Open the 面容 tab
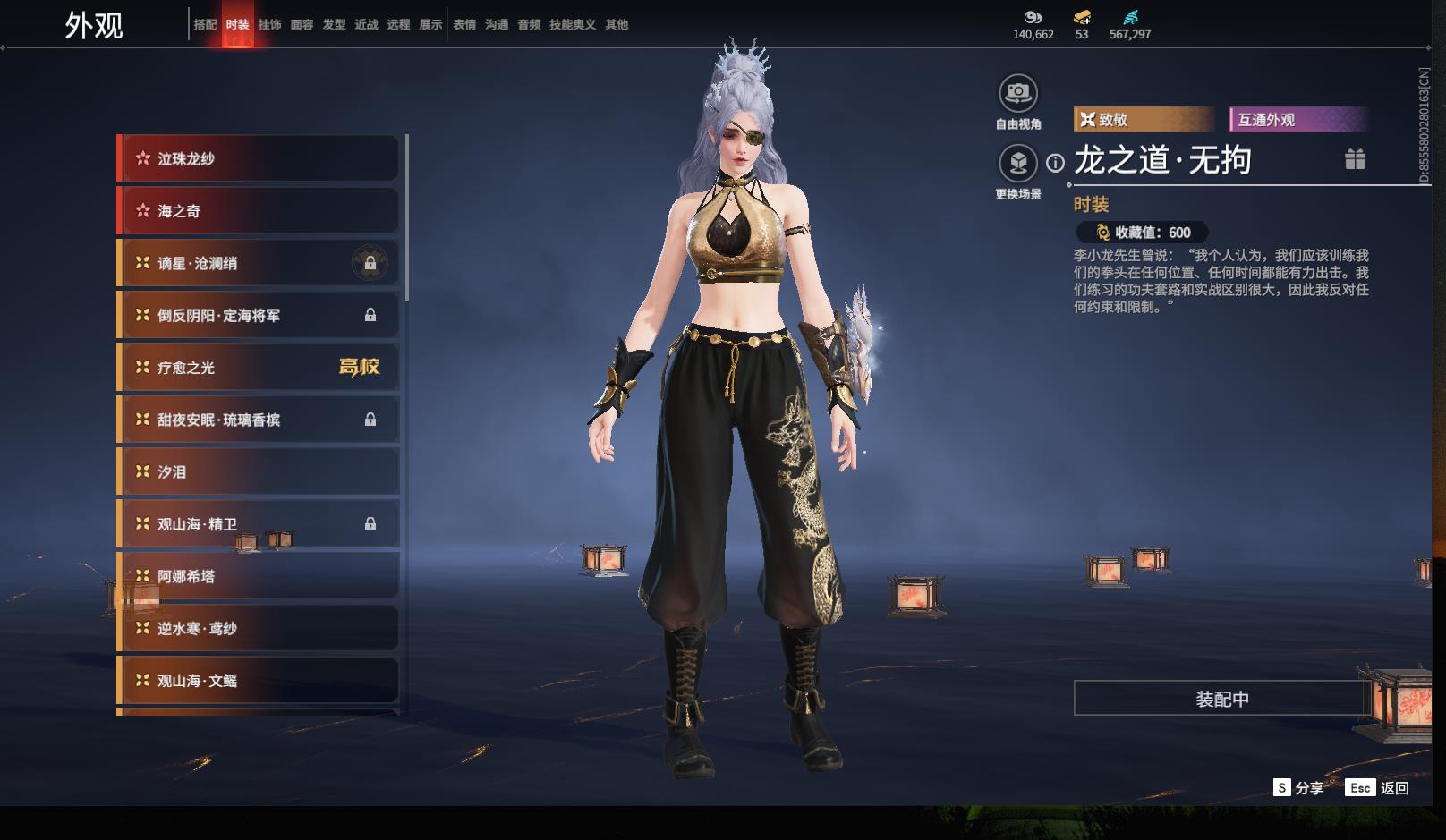This screenshot has width=1446, height=840. coord(302,25)
